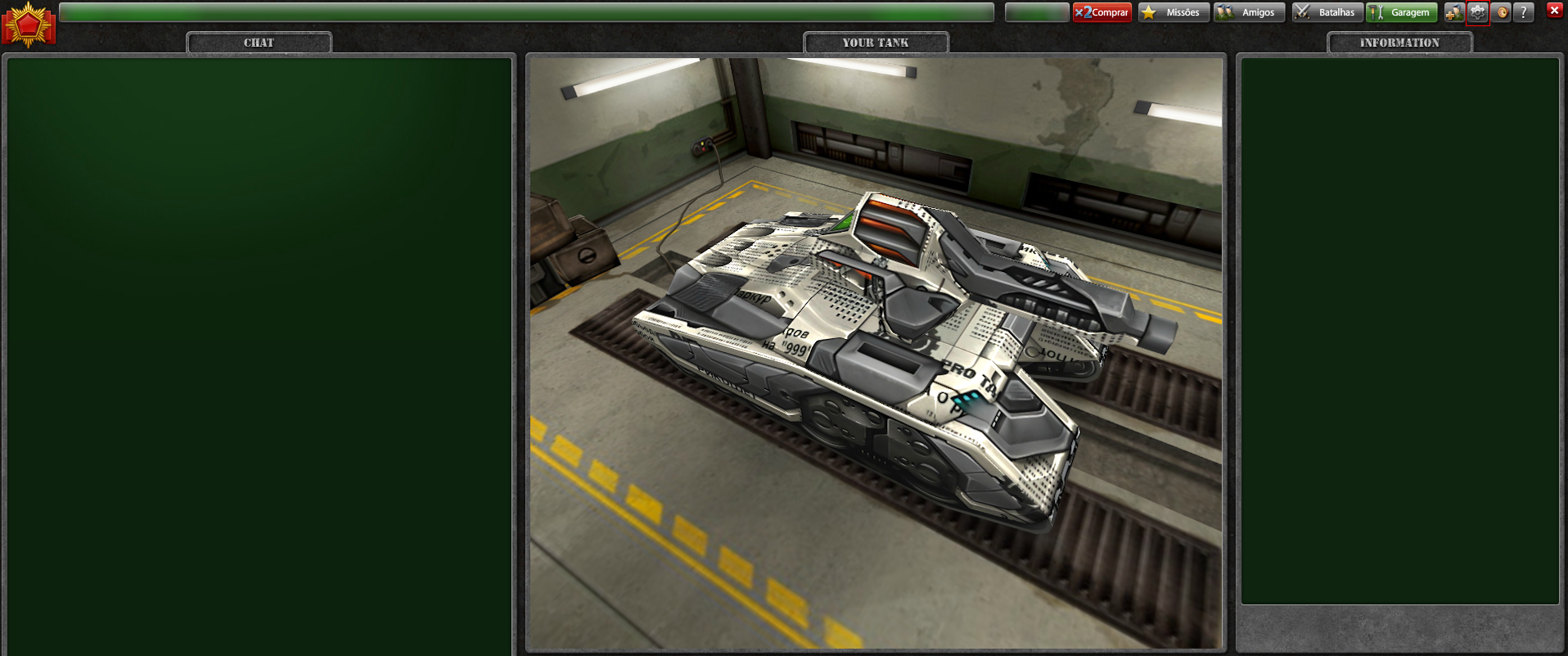This screenshot has height=656, width=1568.
Task: Select the Chat panel header
Action: pos(259,43)
